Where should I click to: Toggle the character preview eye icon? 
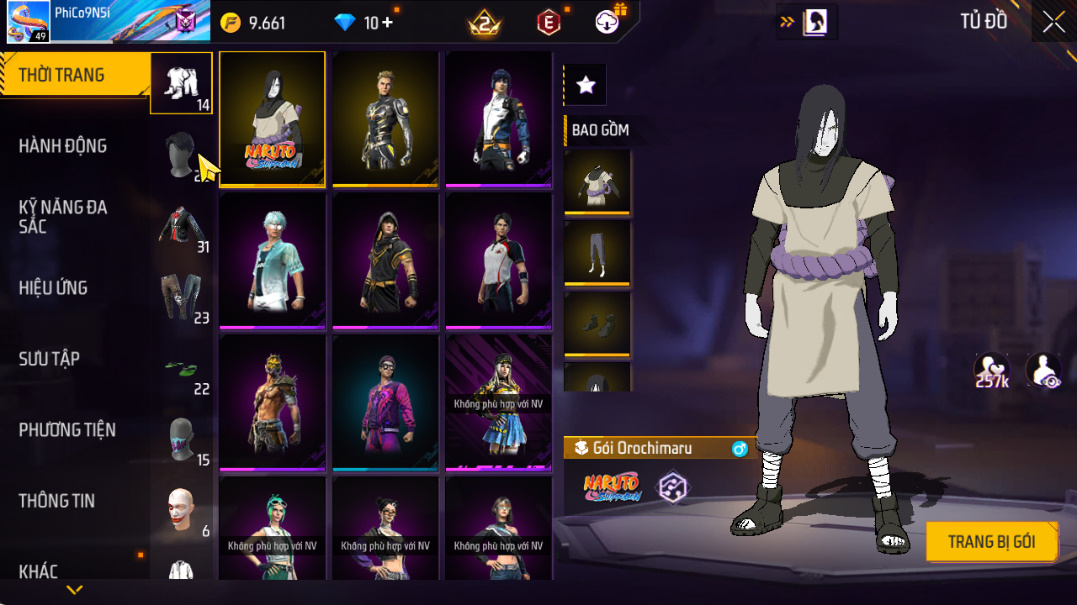tap(1043, 370)
